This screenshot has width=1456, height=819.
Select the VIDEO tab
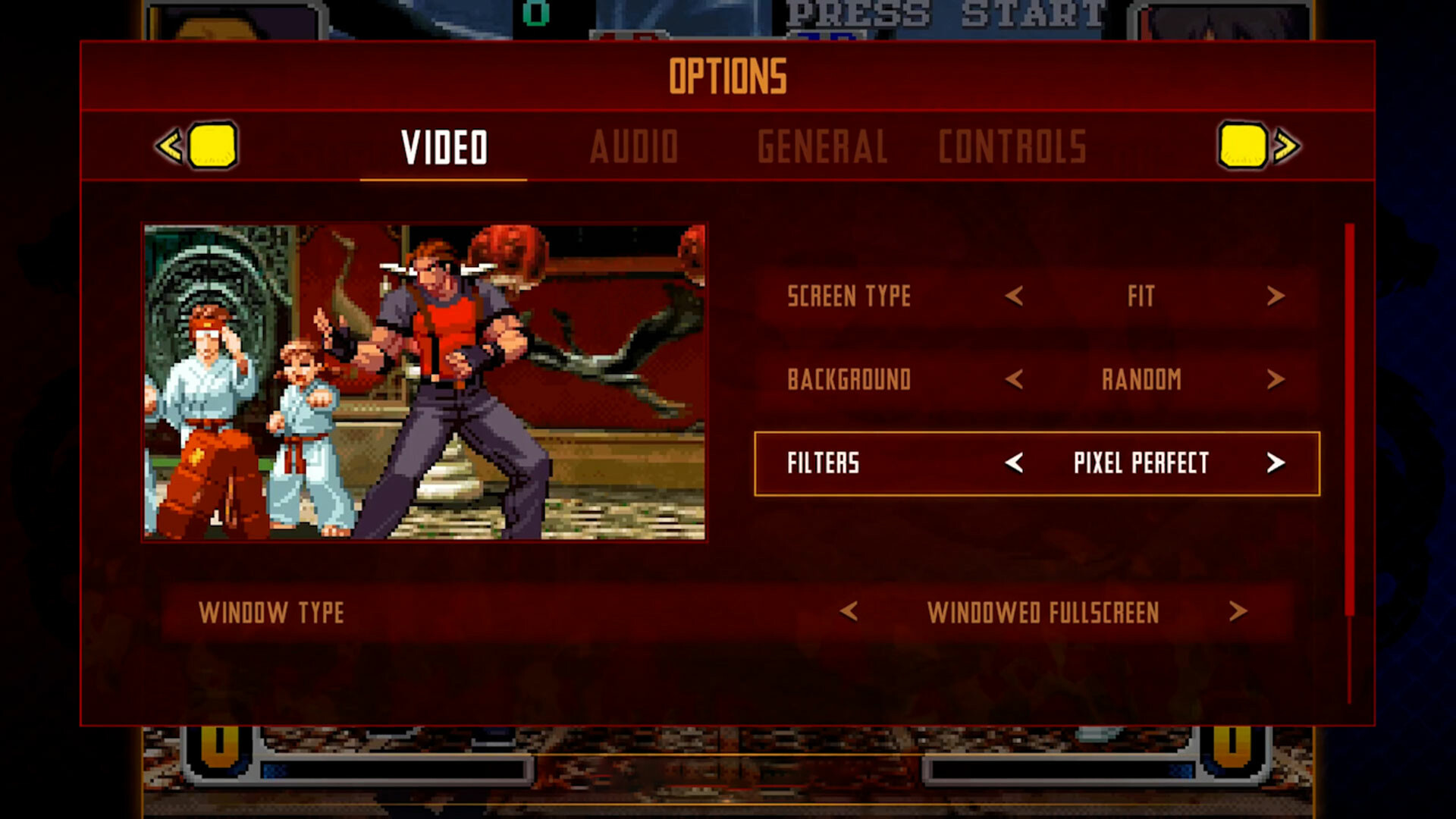(445, 146)
